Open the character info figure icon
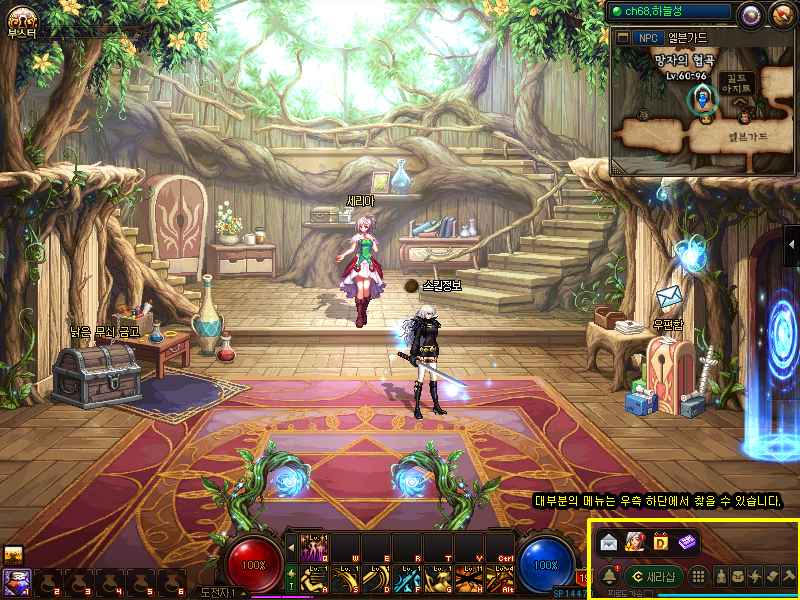 pyautogui.click(x=721, y=576)
